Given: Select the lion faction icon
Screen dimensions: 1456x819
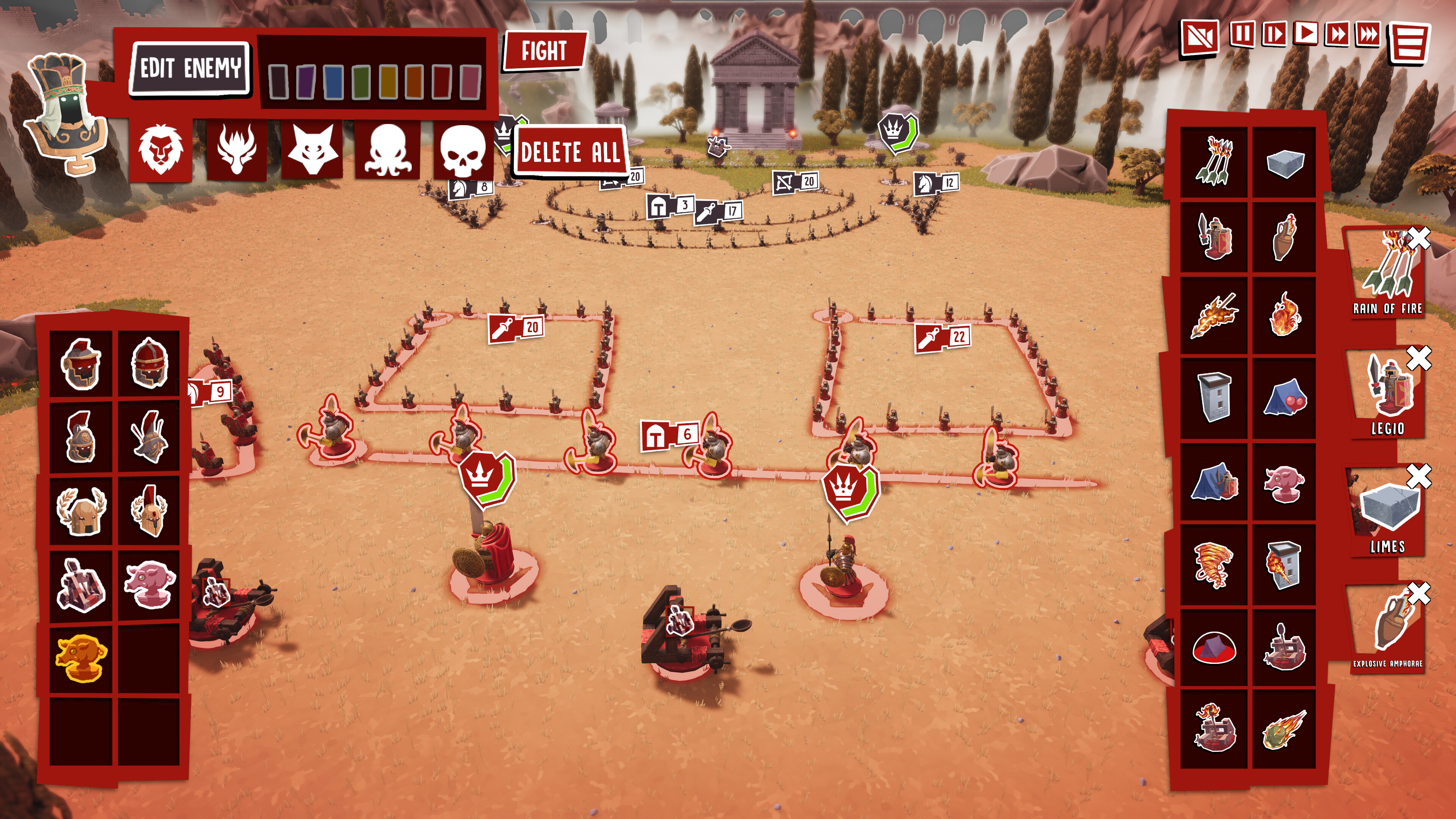Looking at the screenshot, I should point(160,151).
